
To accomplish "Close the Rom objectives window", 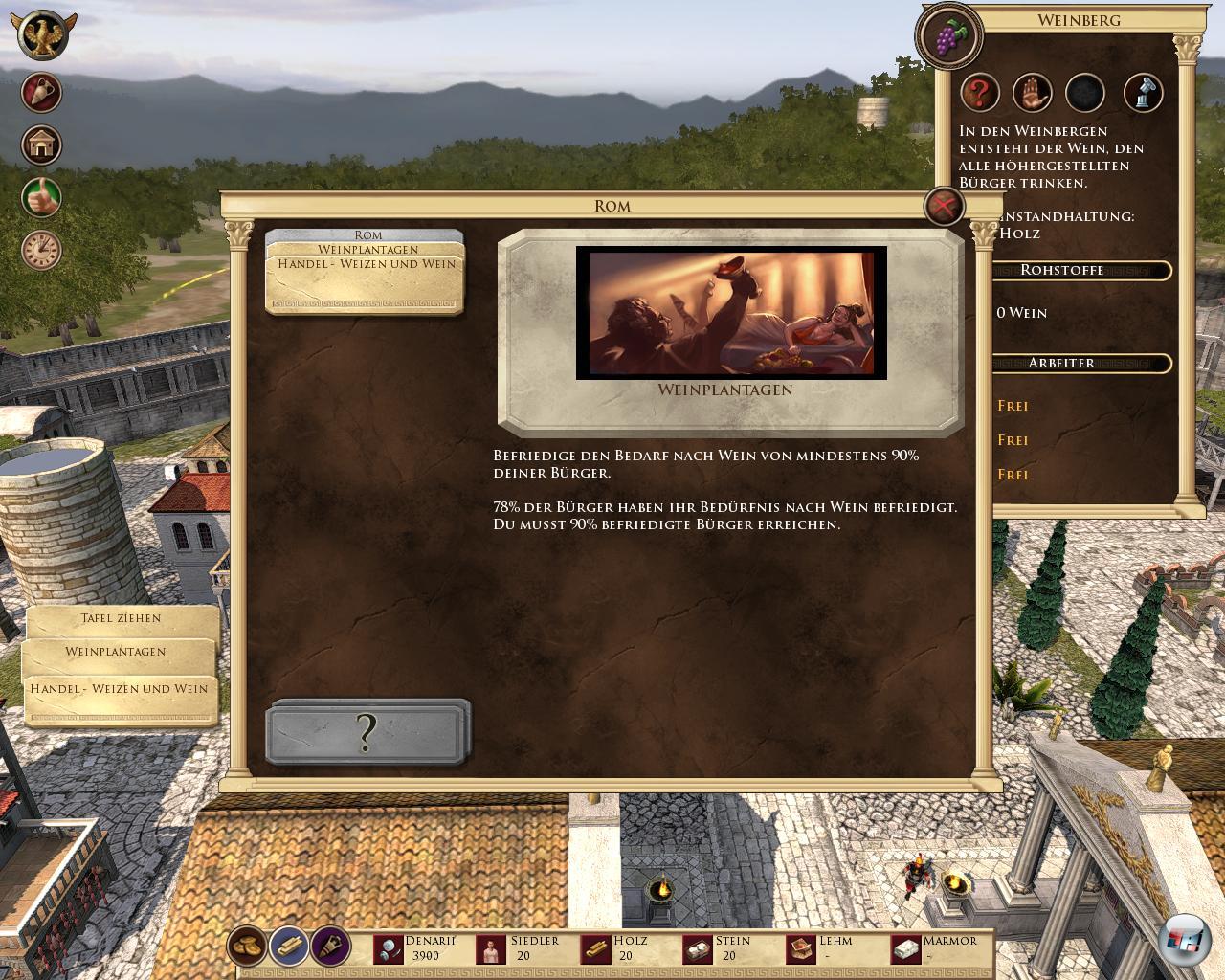I will 944,205.
